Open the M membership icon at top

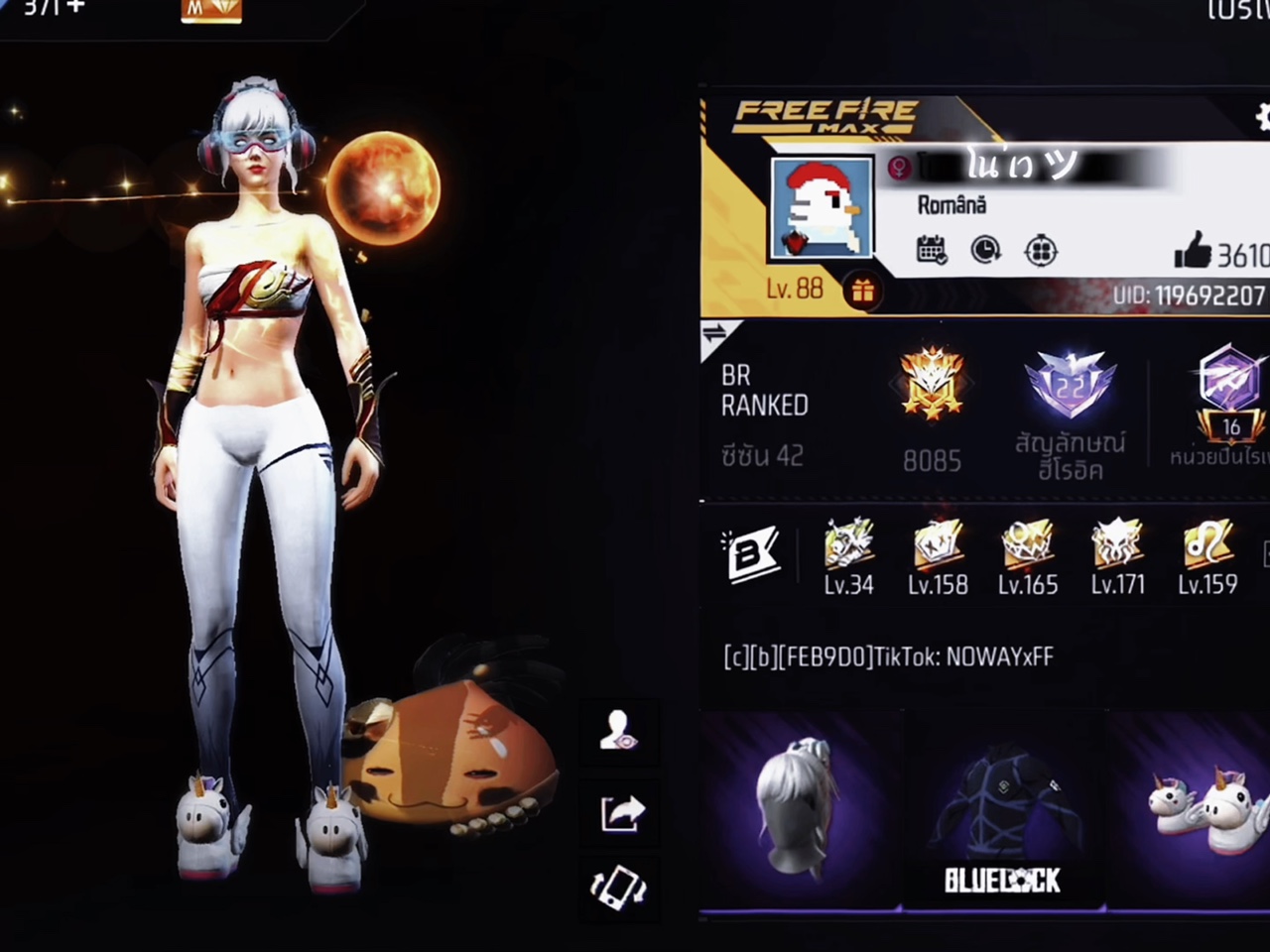(x=209, y=10)
